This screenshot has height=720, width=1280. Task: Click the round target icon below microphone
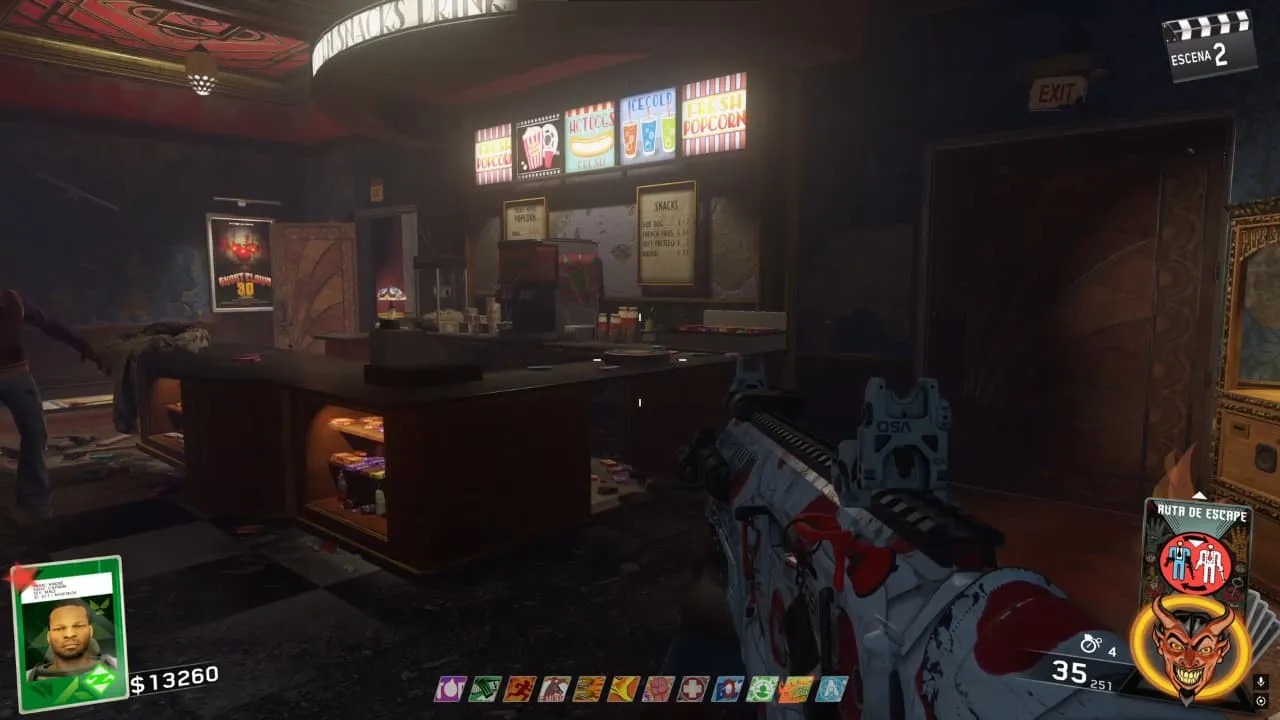(1260, 701)
